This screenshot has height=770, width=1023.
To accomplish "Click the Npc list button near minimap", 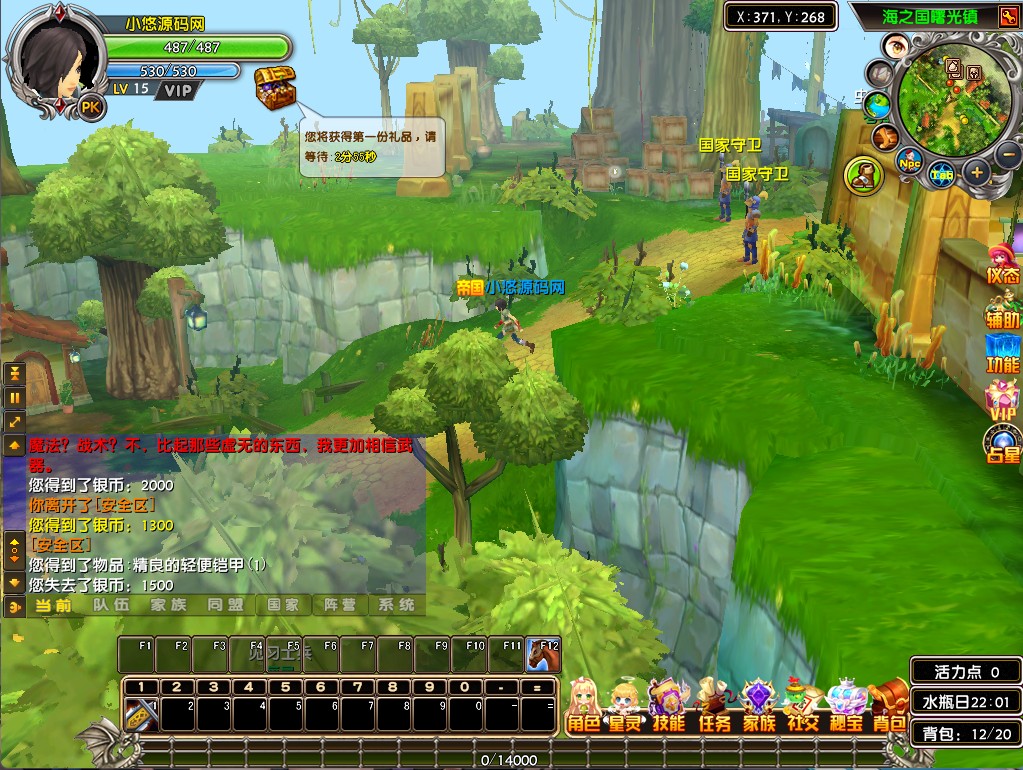I will [x=909, y=161].
